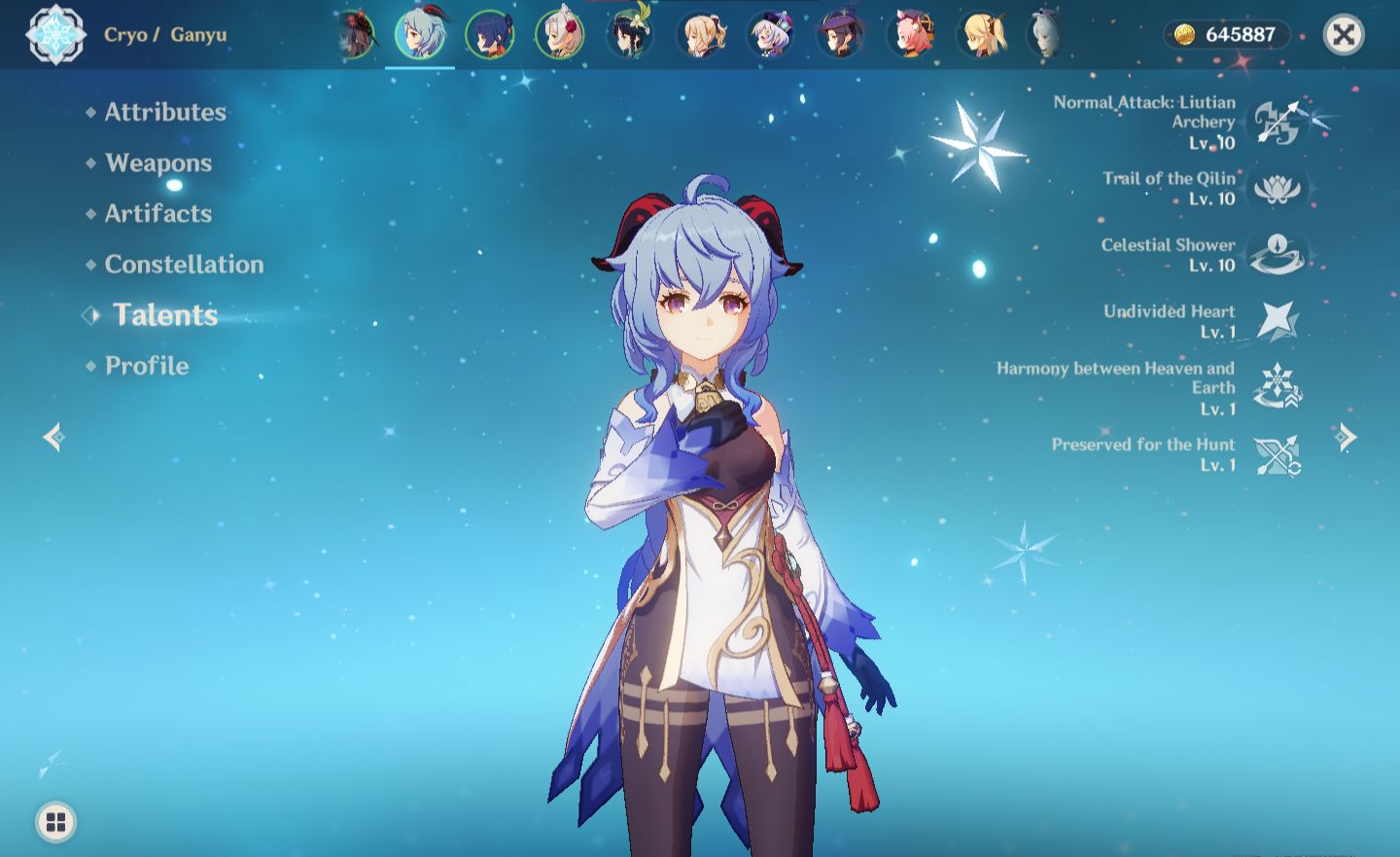The image size is (1400, 857).
Task: Select Ganyu's portrait in the character bar
Action: [420, 35]
